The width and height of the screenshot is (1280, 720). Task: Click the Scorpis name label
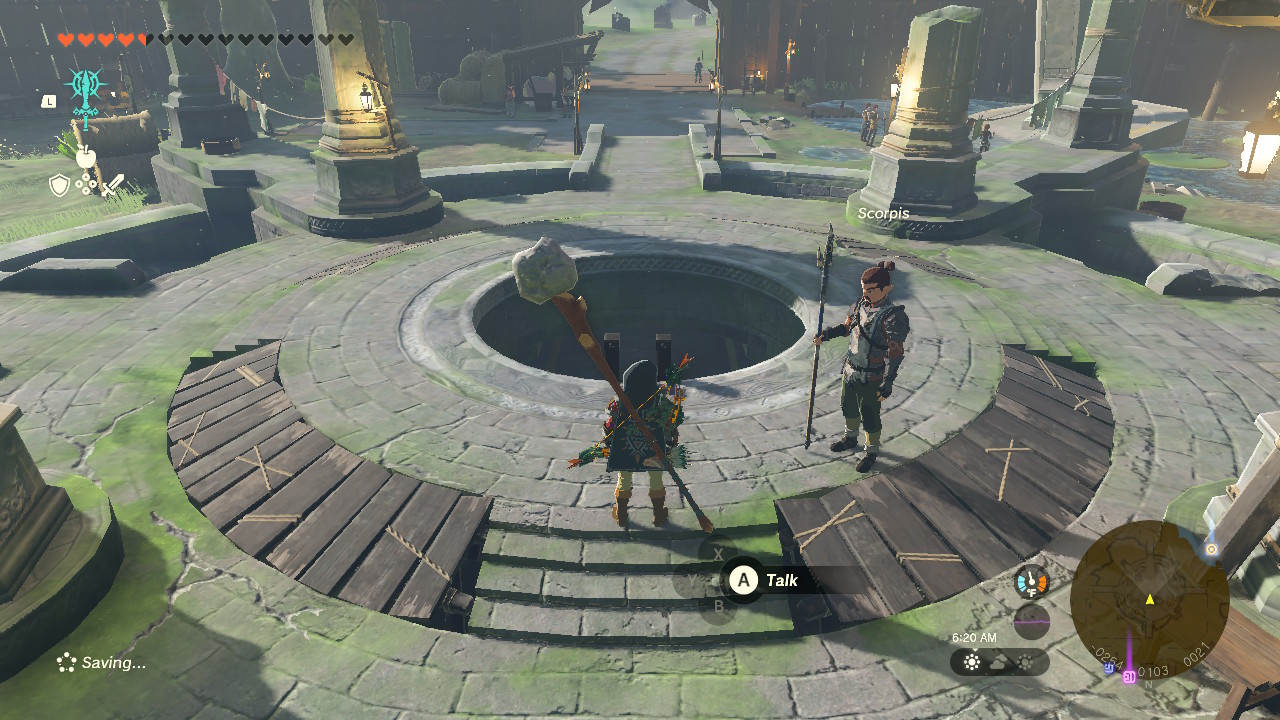tap(884, 214)
